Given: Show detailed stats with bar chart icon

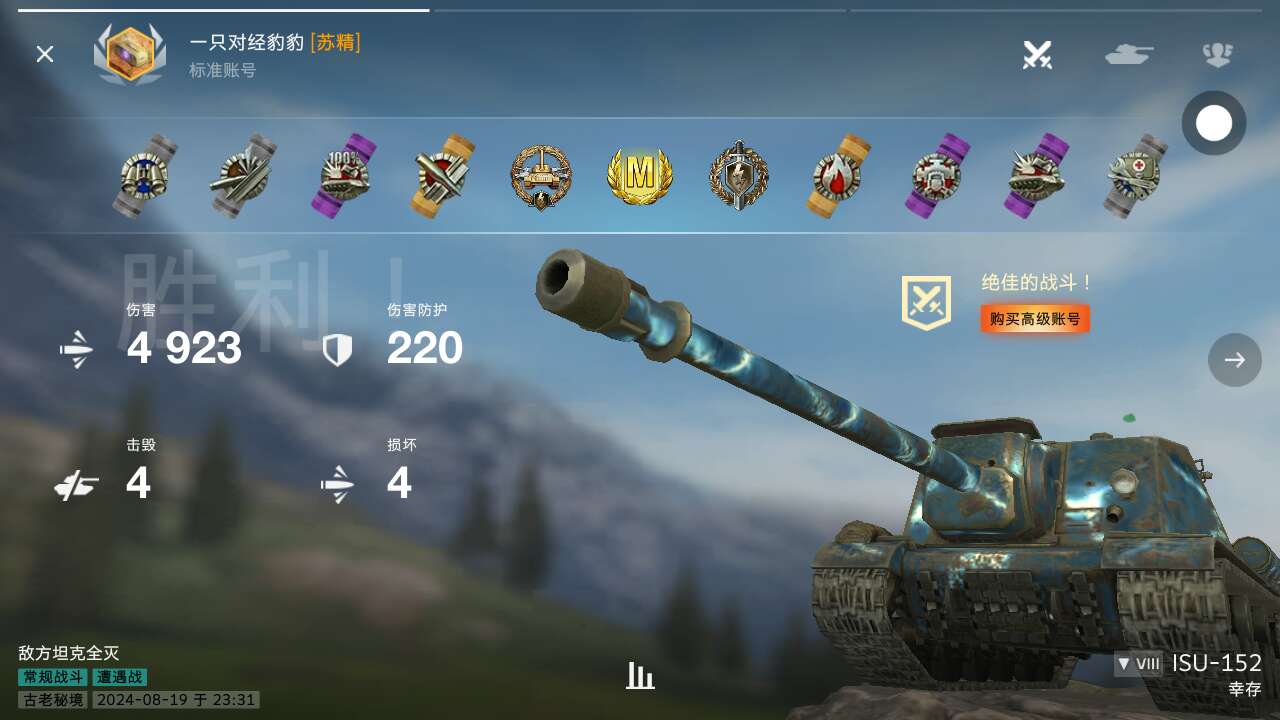Looking at the screenshot, I should pyautogui.click(x=640, y=676).
